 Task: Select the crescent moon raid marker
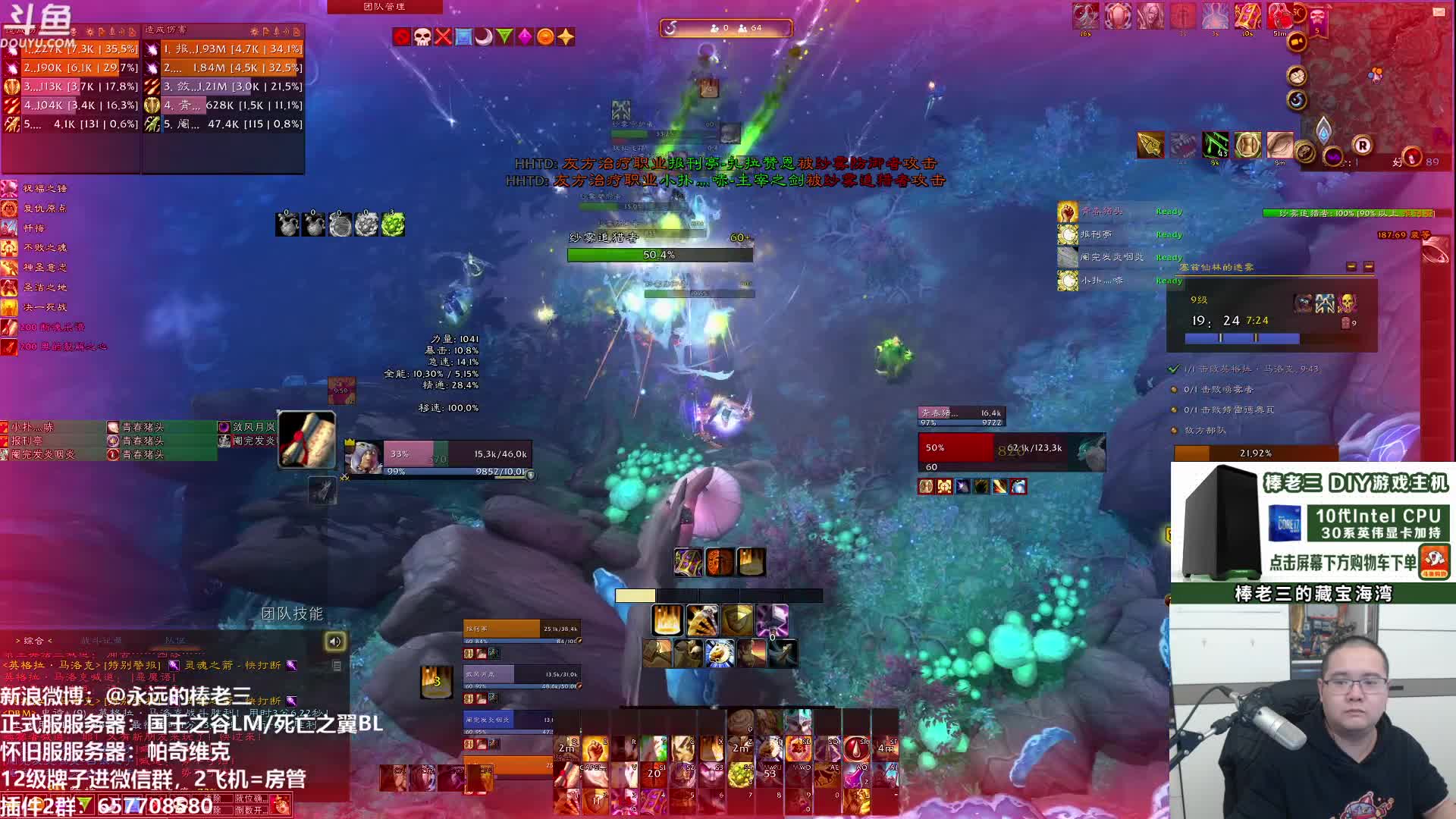click(x=484, y=36)
